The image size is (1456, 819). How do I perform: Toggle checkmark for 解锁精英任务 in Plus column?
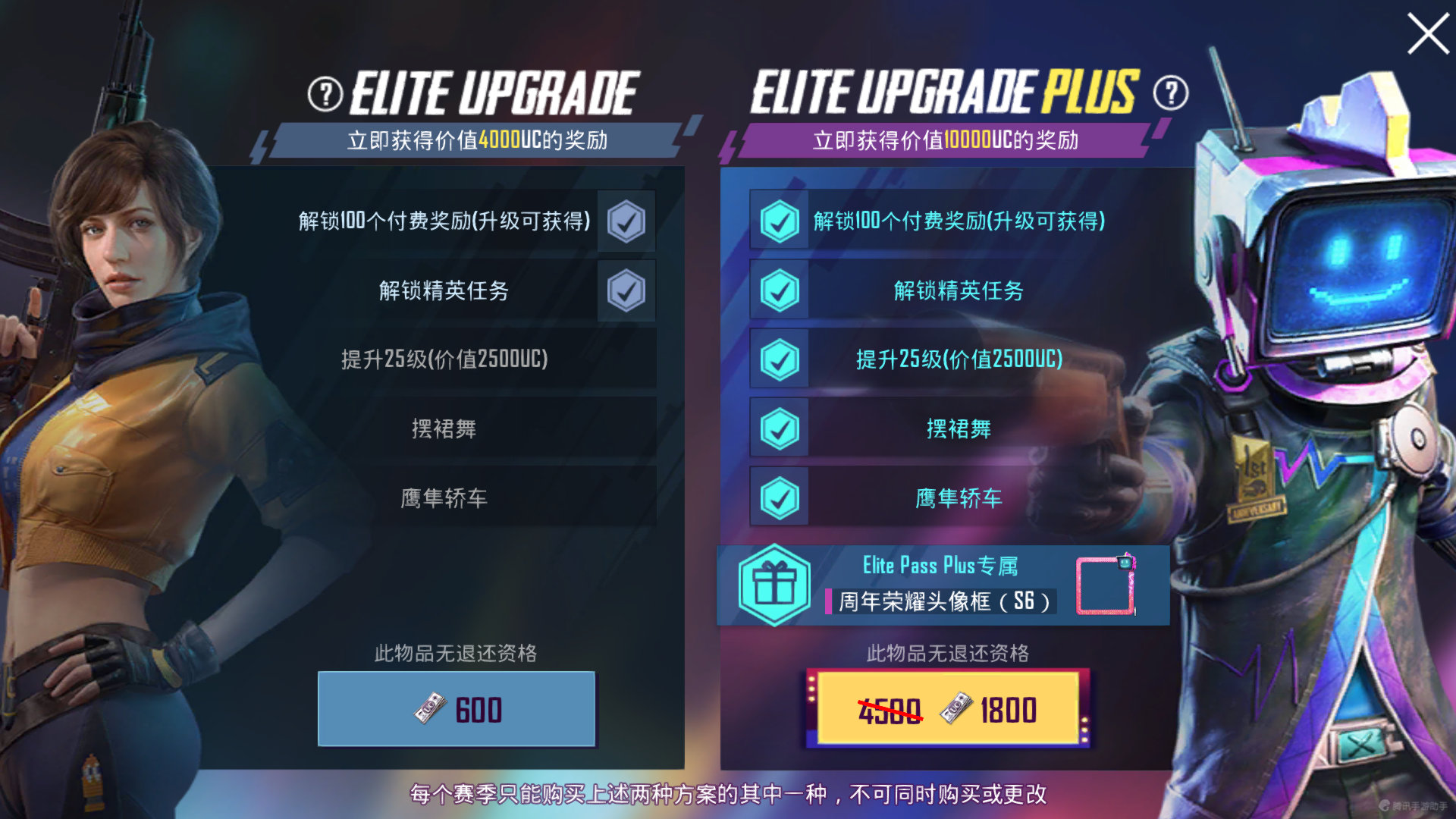point(778,291)
